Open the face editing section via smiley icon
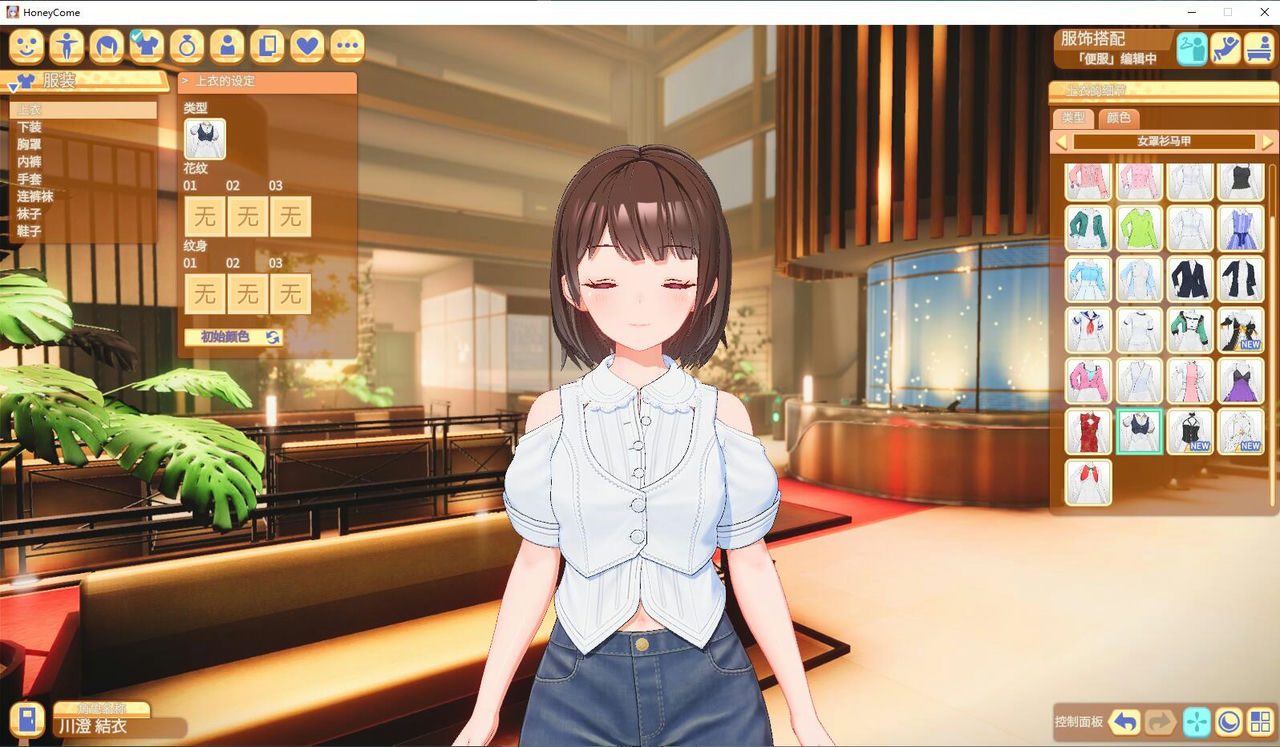Viewport: 1280px width, 747px height. 25,46
